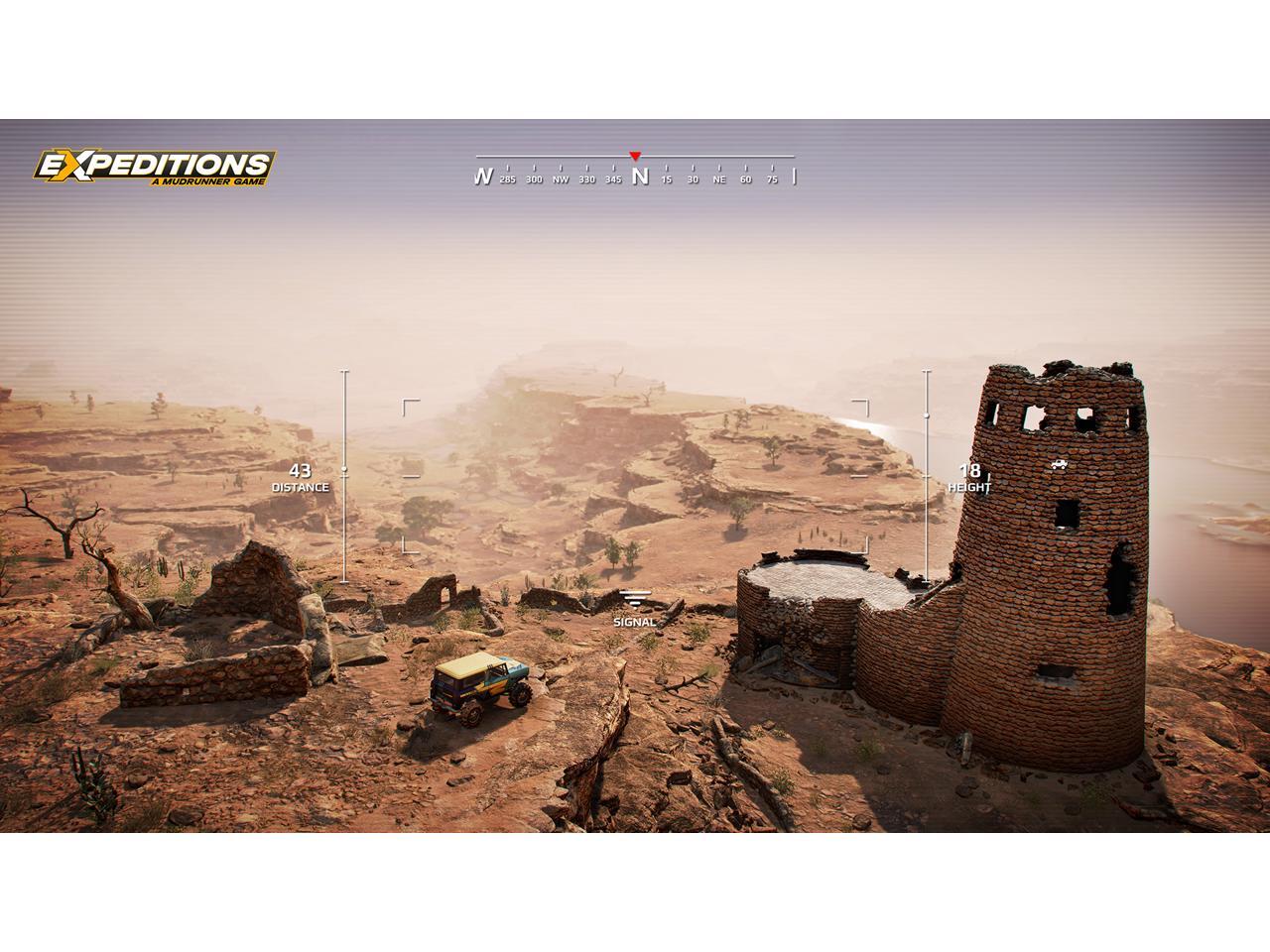Click the compass heading strip
1270x952 pixels.
(x=635, y=175)
